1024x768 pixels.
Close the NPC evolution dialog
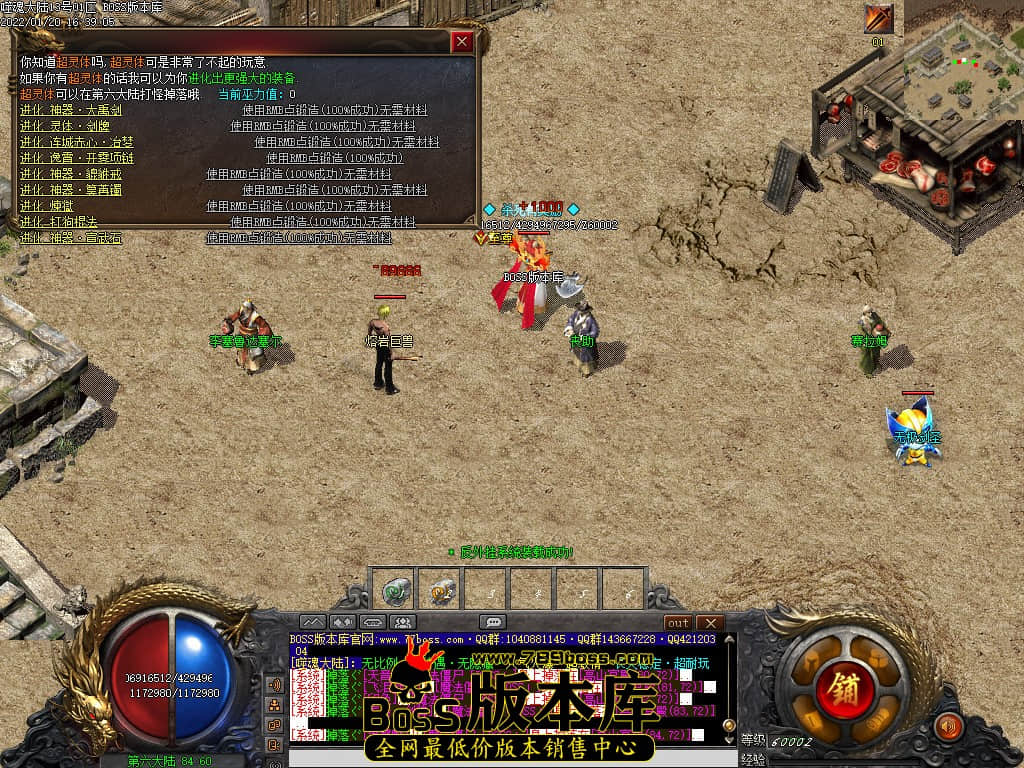[461, 42]
